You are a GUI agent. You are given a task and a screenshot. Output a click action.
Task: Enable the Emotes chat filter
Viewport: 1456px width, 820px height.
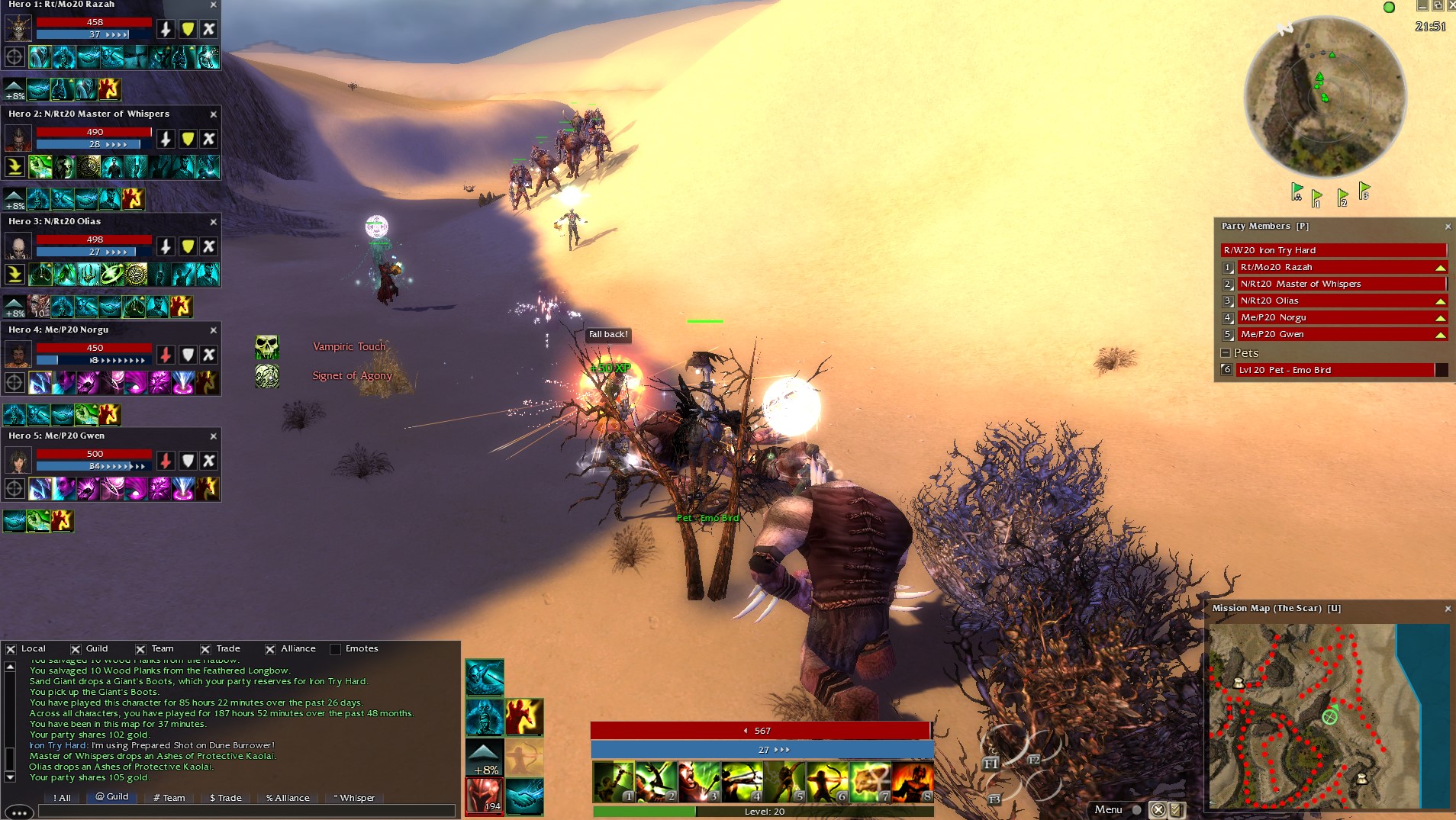click(x=335, y=649)
